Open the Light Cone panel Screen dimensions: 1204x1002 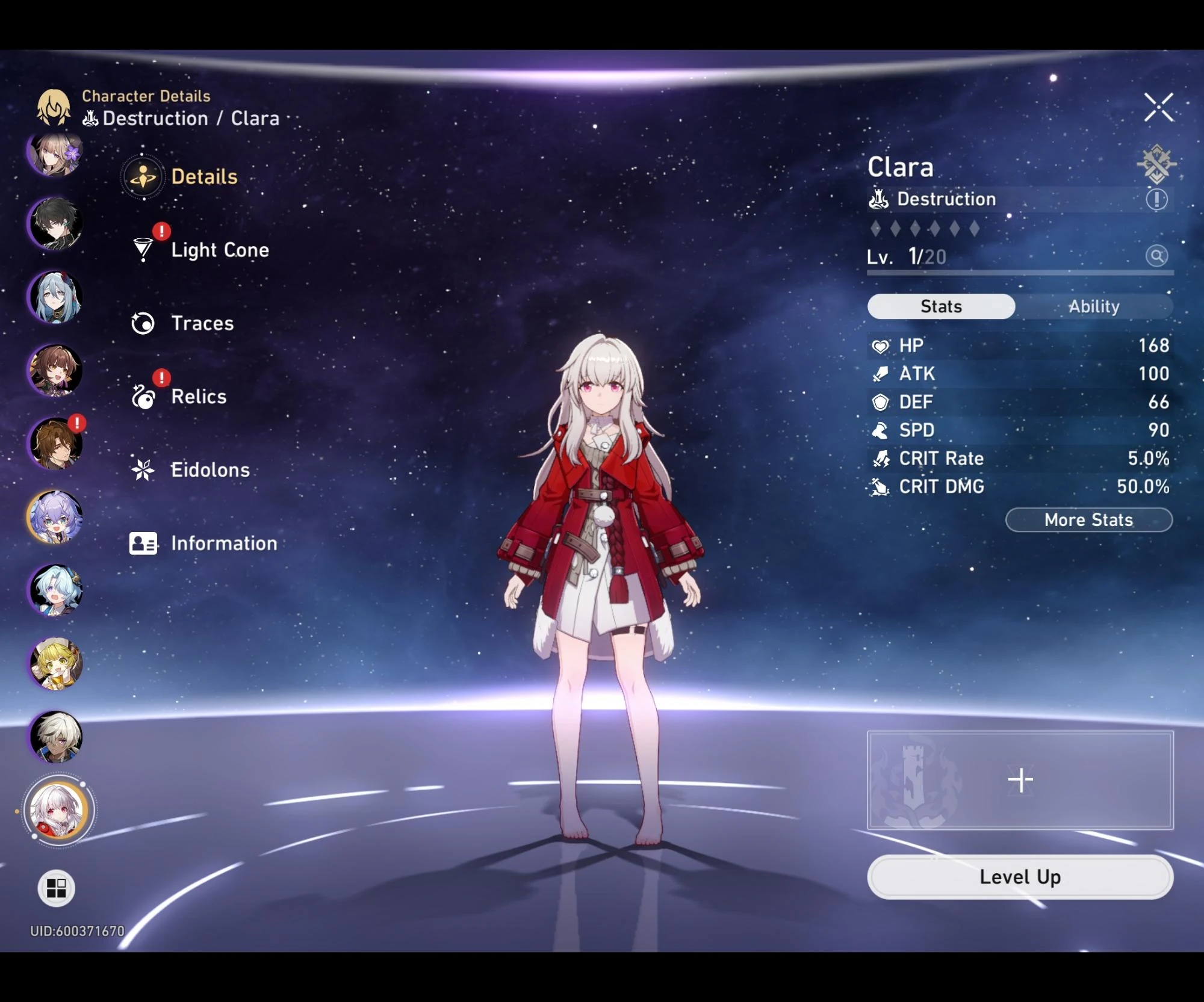[220, 250]
